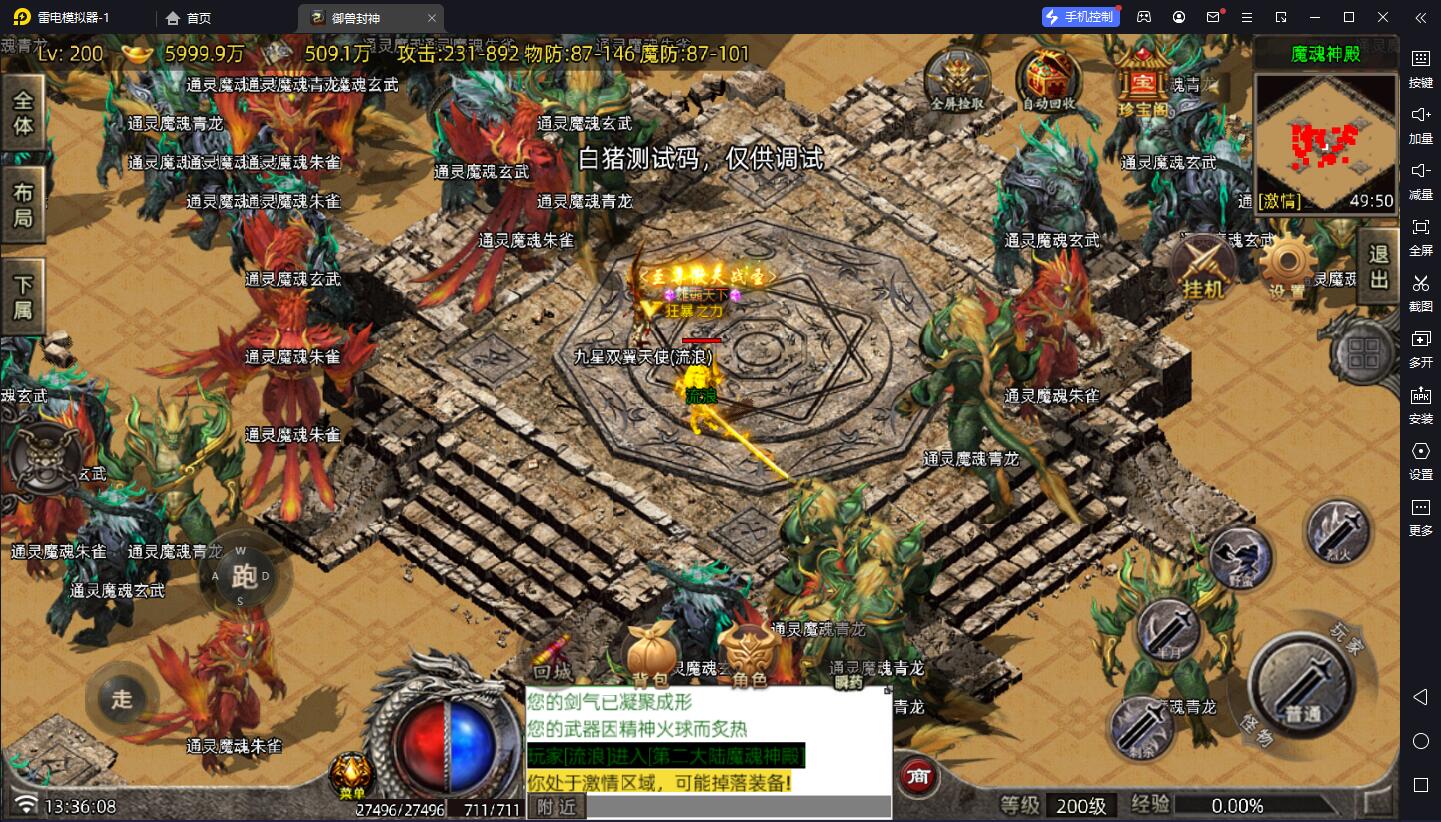Open the 布局 layout panel
The image size is (1441, 822).
22,204
